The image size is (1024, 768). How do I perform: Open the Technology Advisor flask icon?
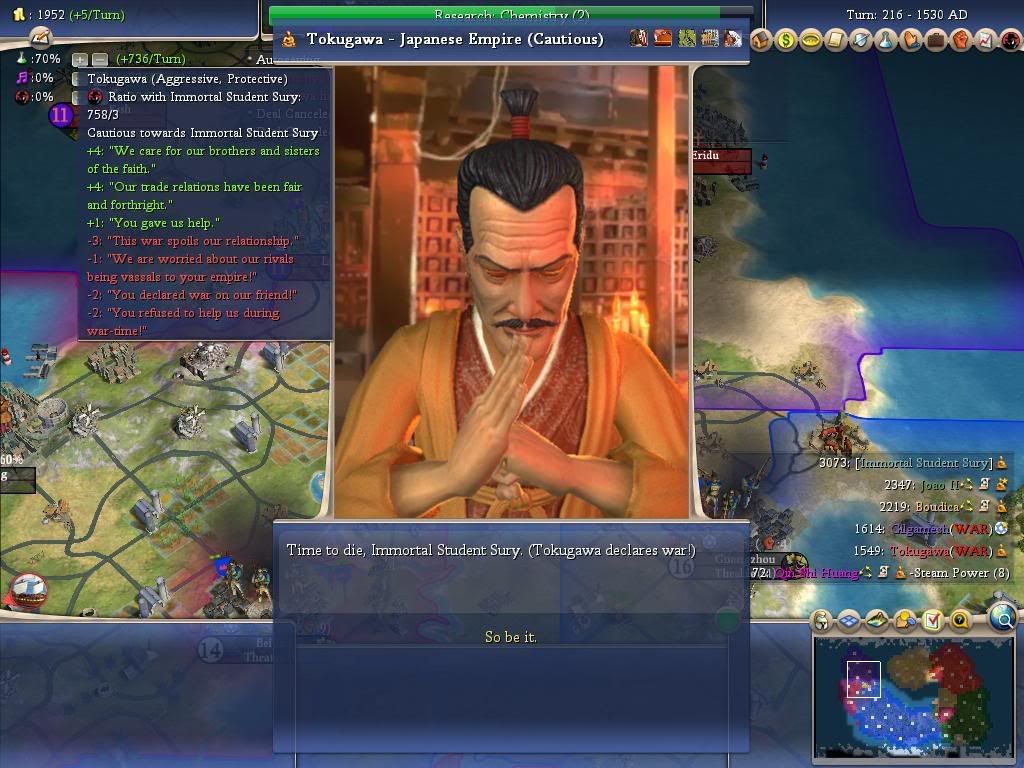[886, 40]
